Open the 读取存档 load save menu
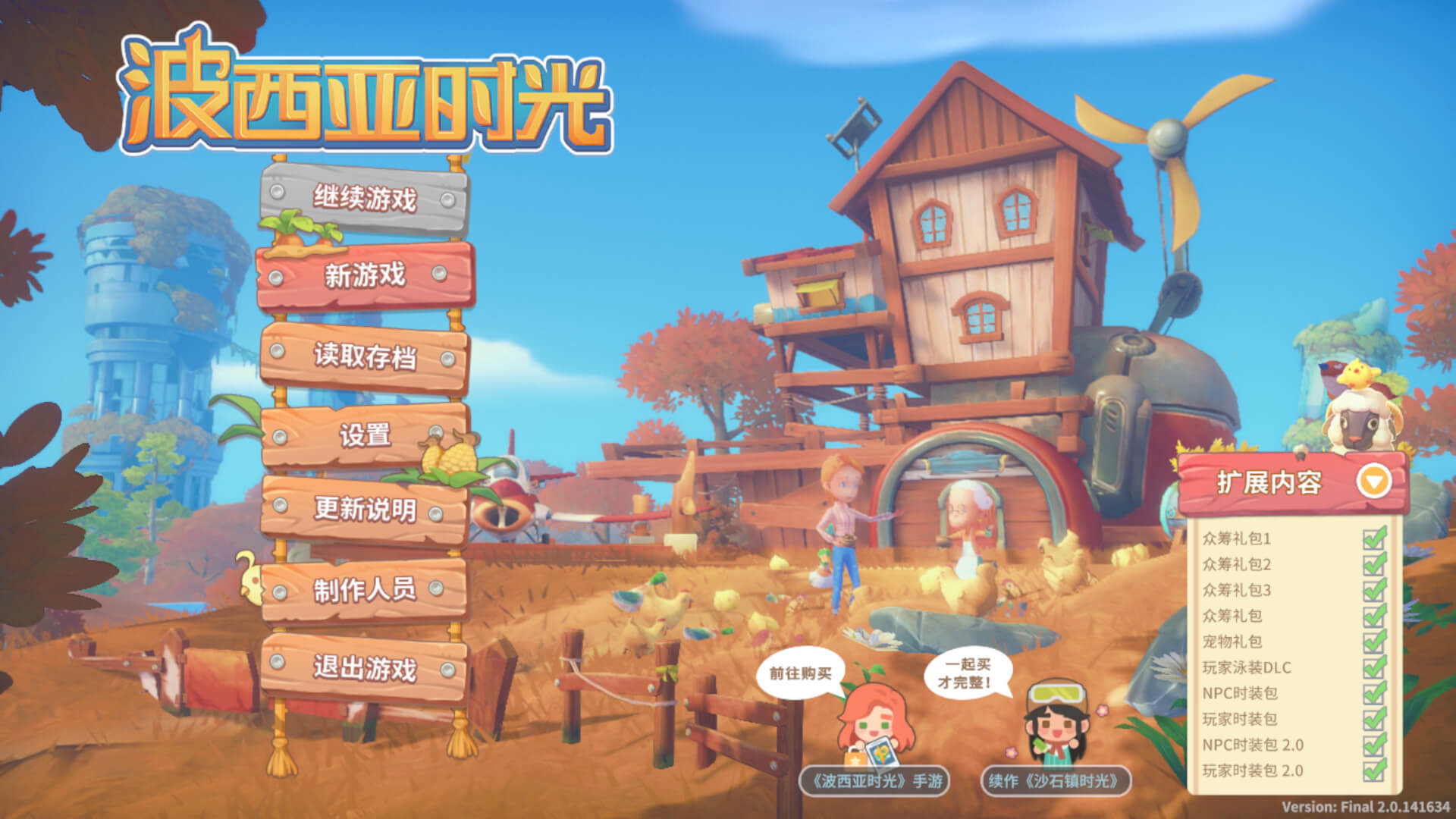Image resolution: width=1456 pixels, height=819 pixels. pos(364,356)
